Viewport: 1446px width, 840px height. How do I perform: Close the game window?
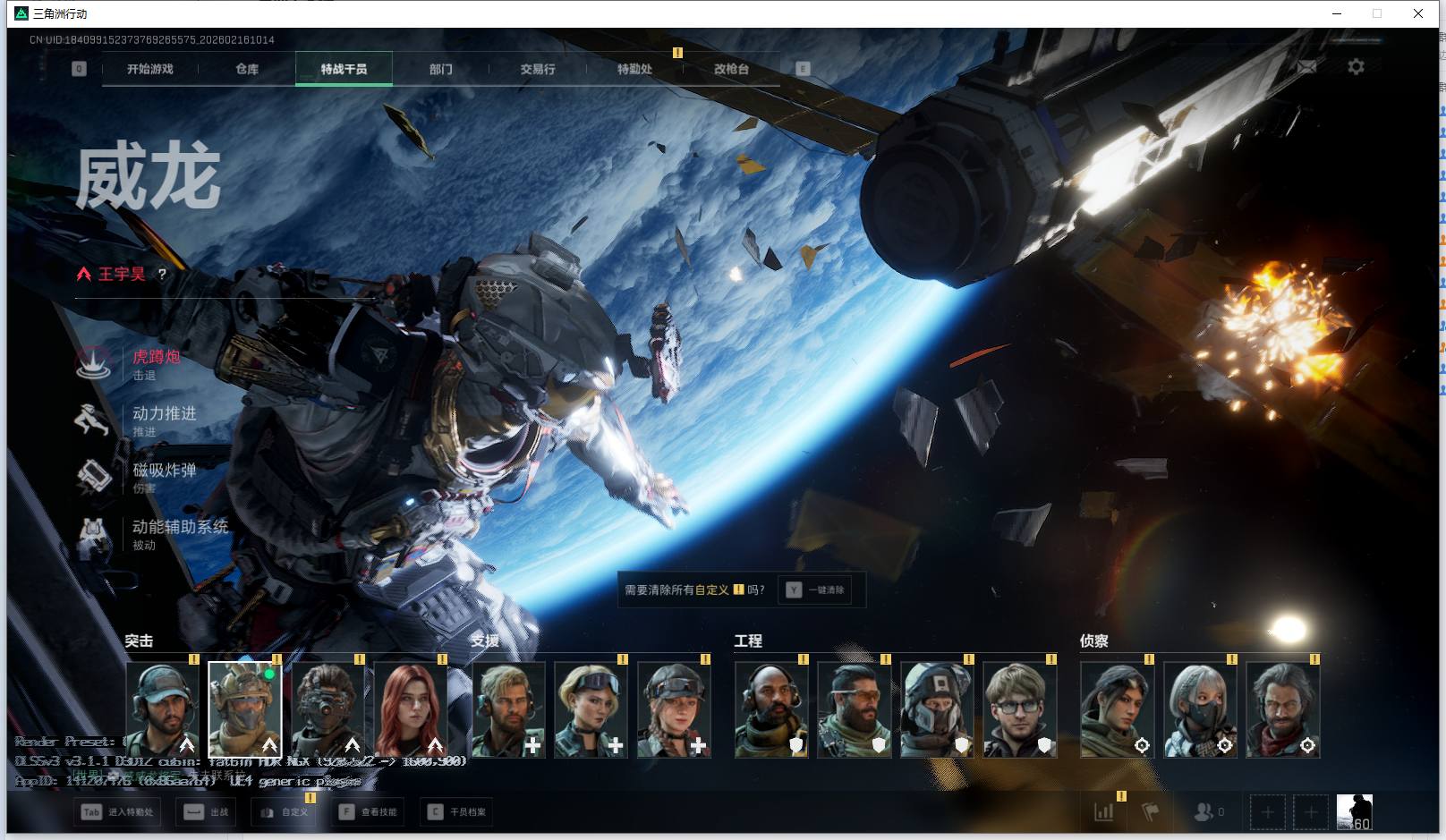pyautogui.click(x=1418, y=13)
